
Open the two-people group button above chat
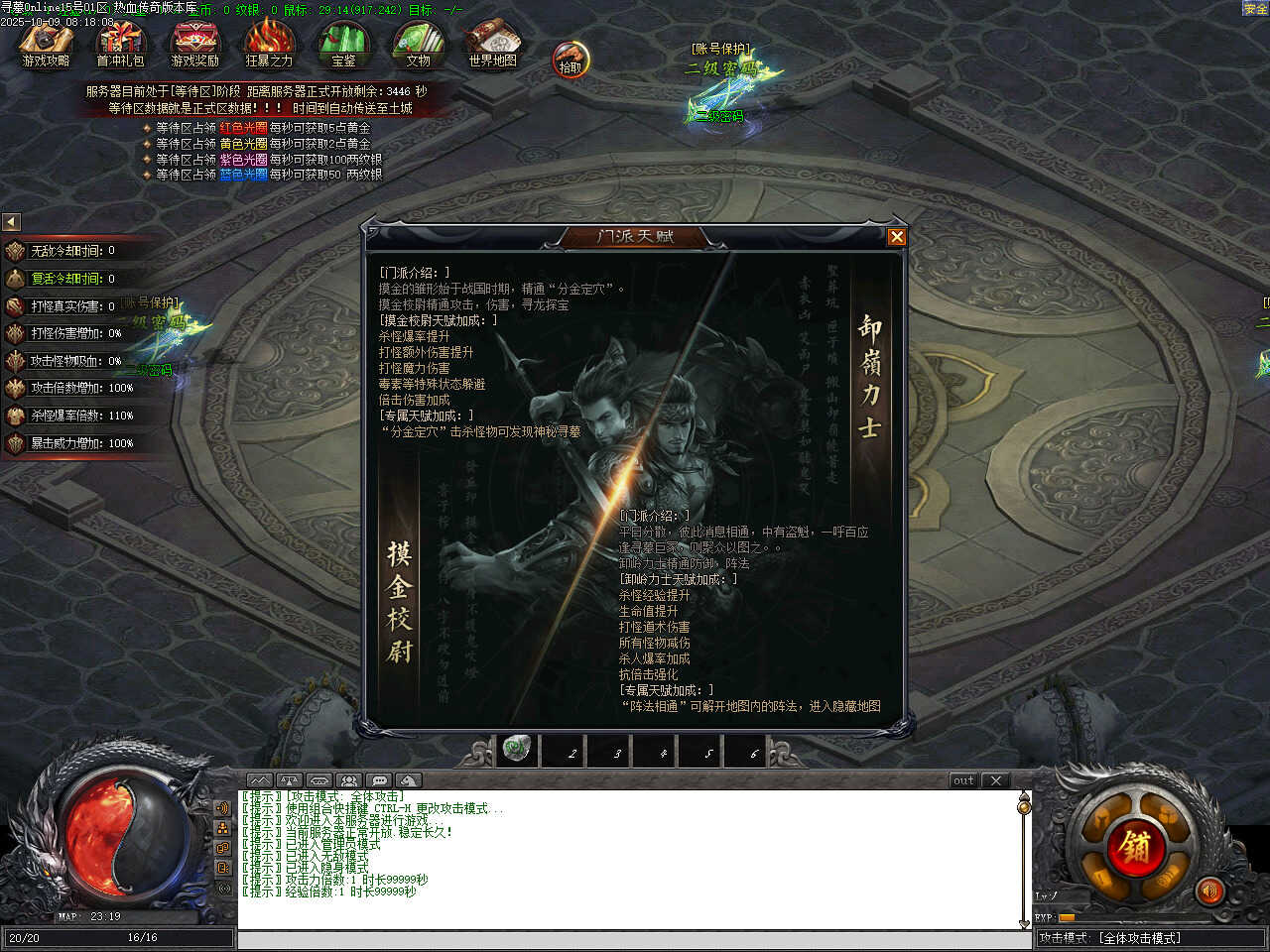click(349, 780)
